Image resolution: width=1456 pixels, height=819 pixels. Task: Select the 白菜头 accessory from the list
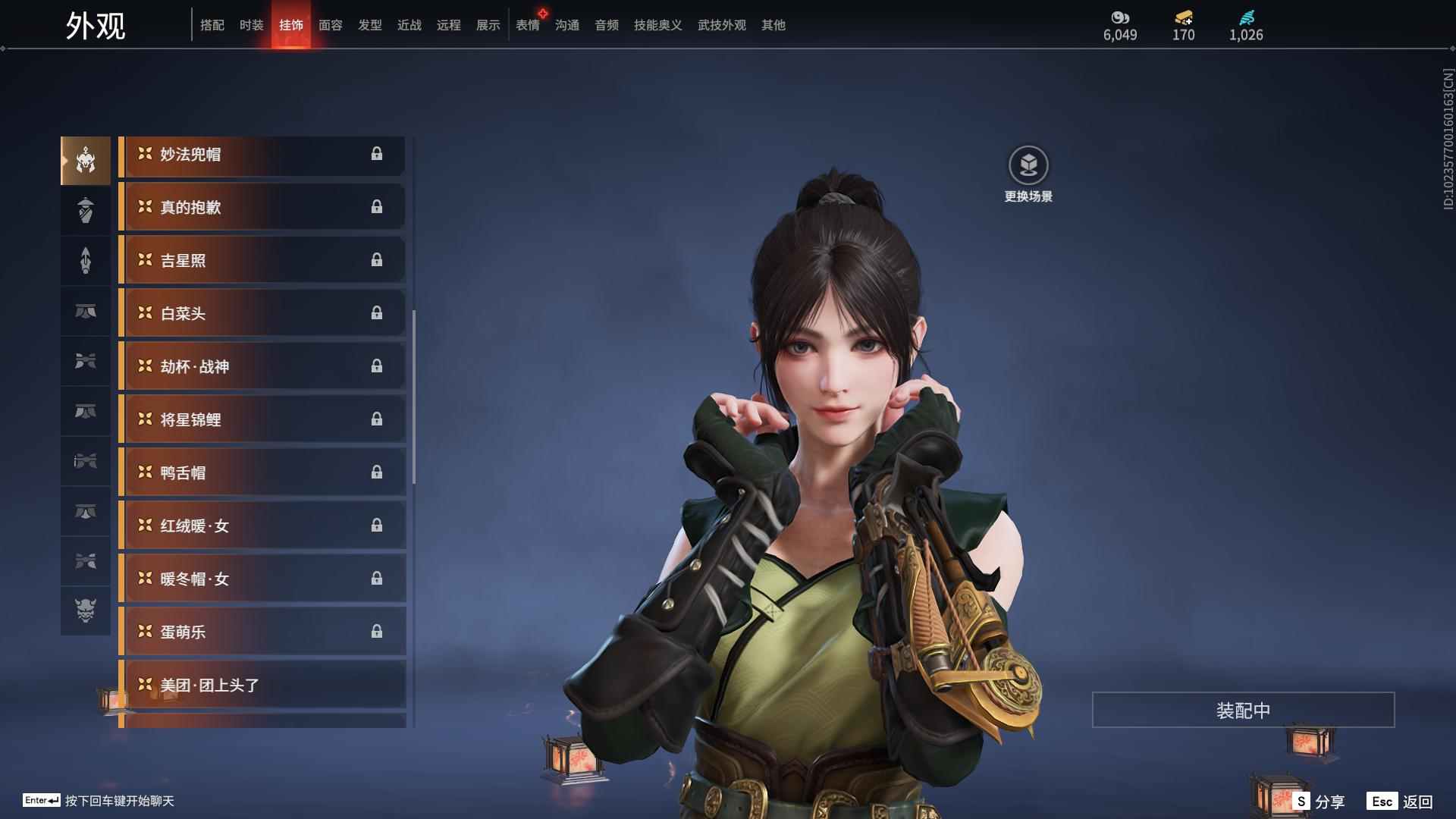[262, 312]
